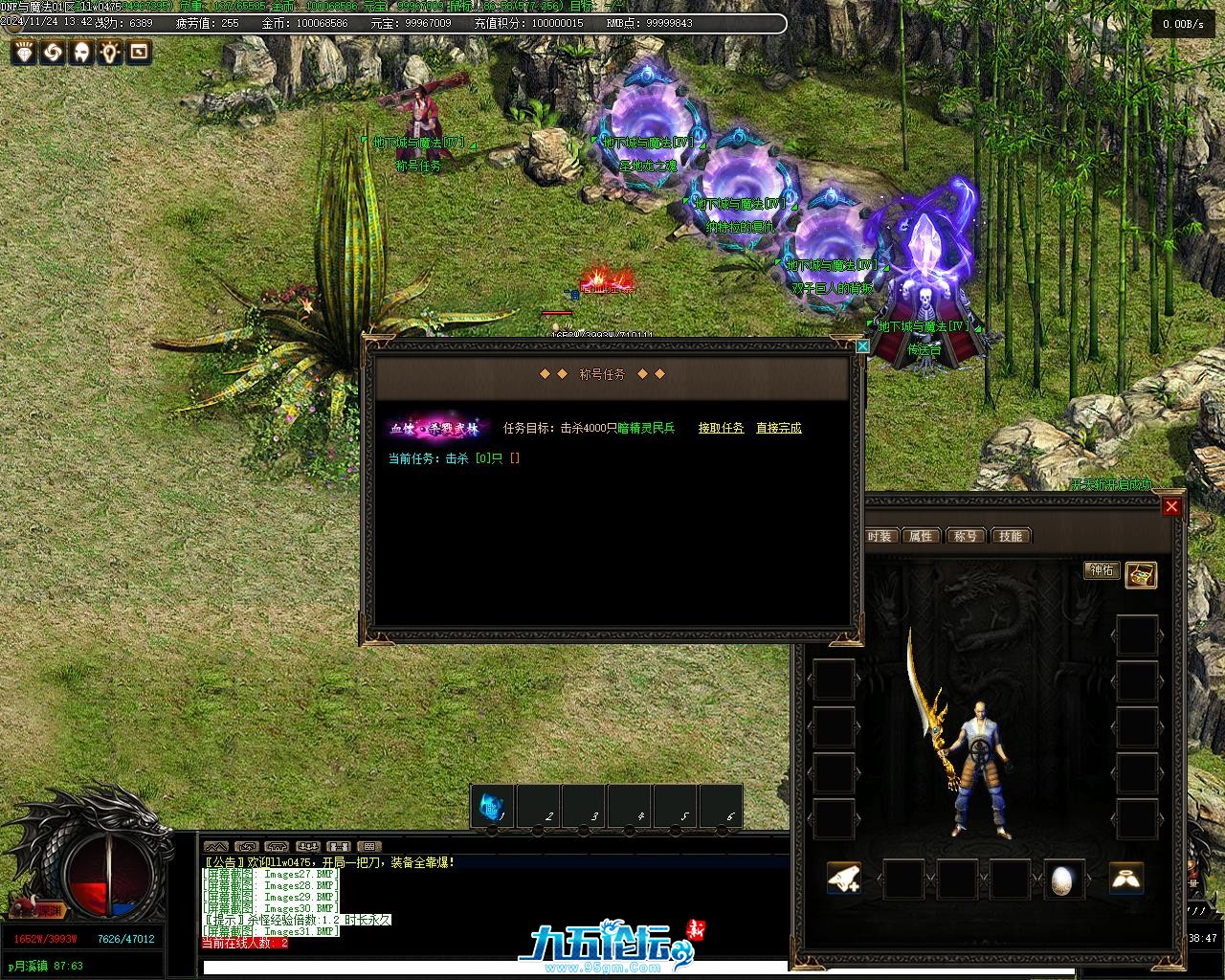The image size is (1225, 980).
Task: Close the character equipment panel
Action: (1171, 506)
